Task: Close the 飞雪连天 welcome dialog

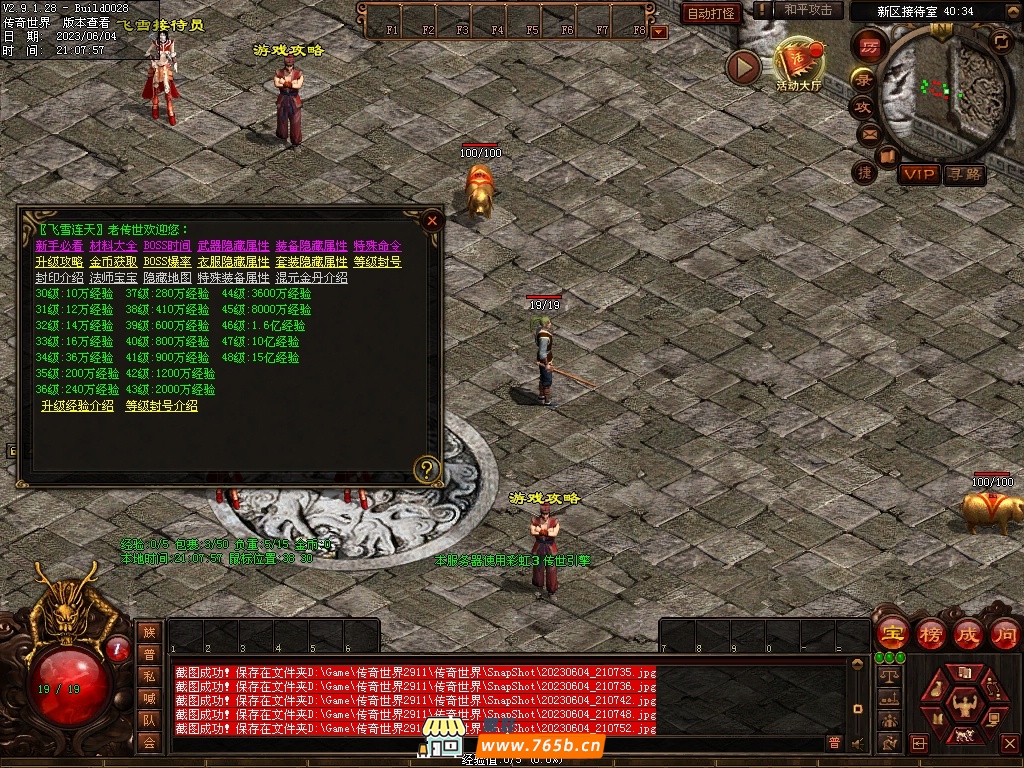Action: point(432,220)
